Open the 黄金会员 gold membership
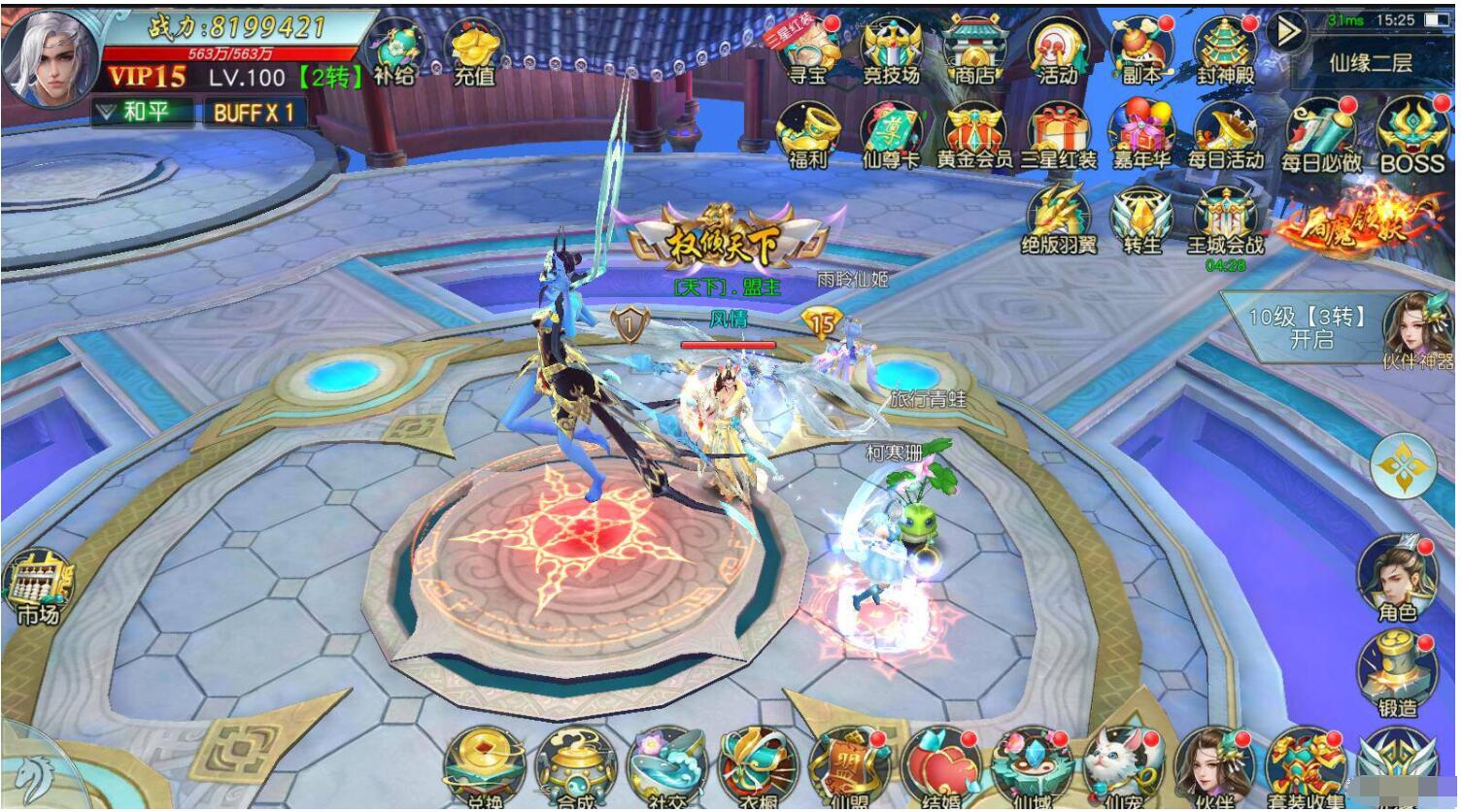This screenshot has height=812, width=1462. point(974,134)
